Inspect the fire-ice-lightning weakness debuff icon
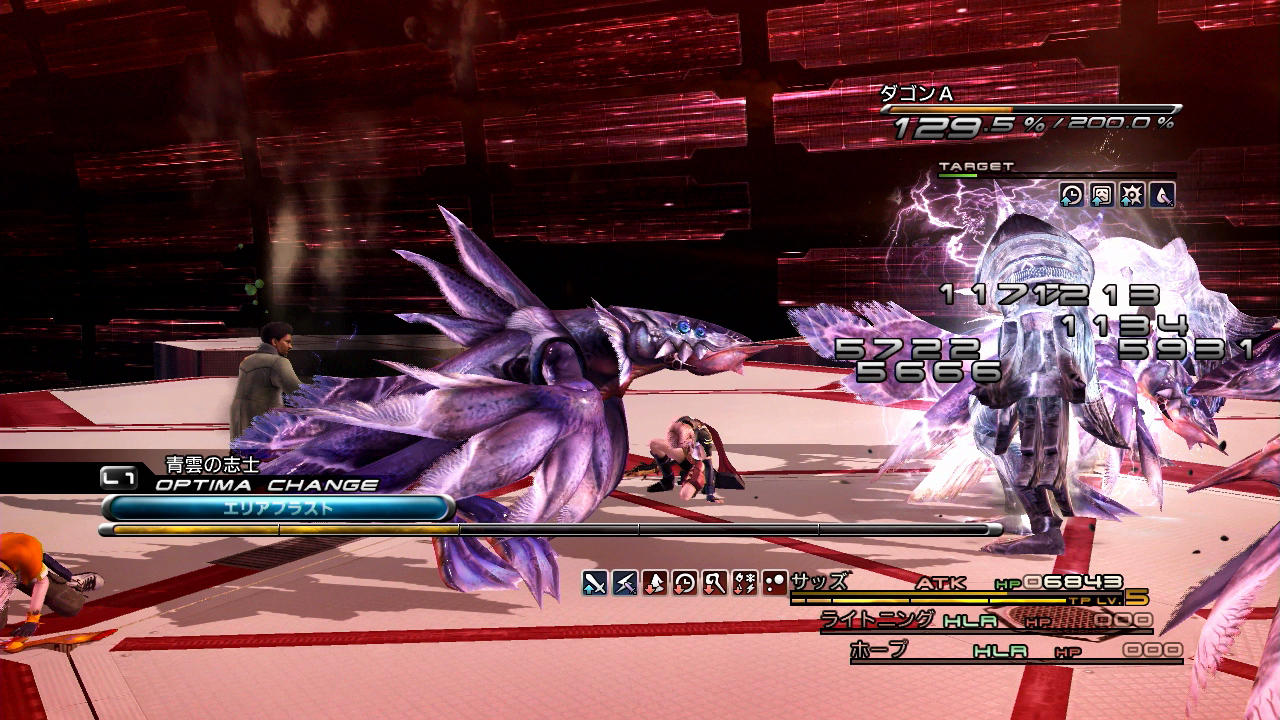 click(x=744, y=583)
